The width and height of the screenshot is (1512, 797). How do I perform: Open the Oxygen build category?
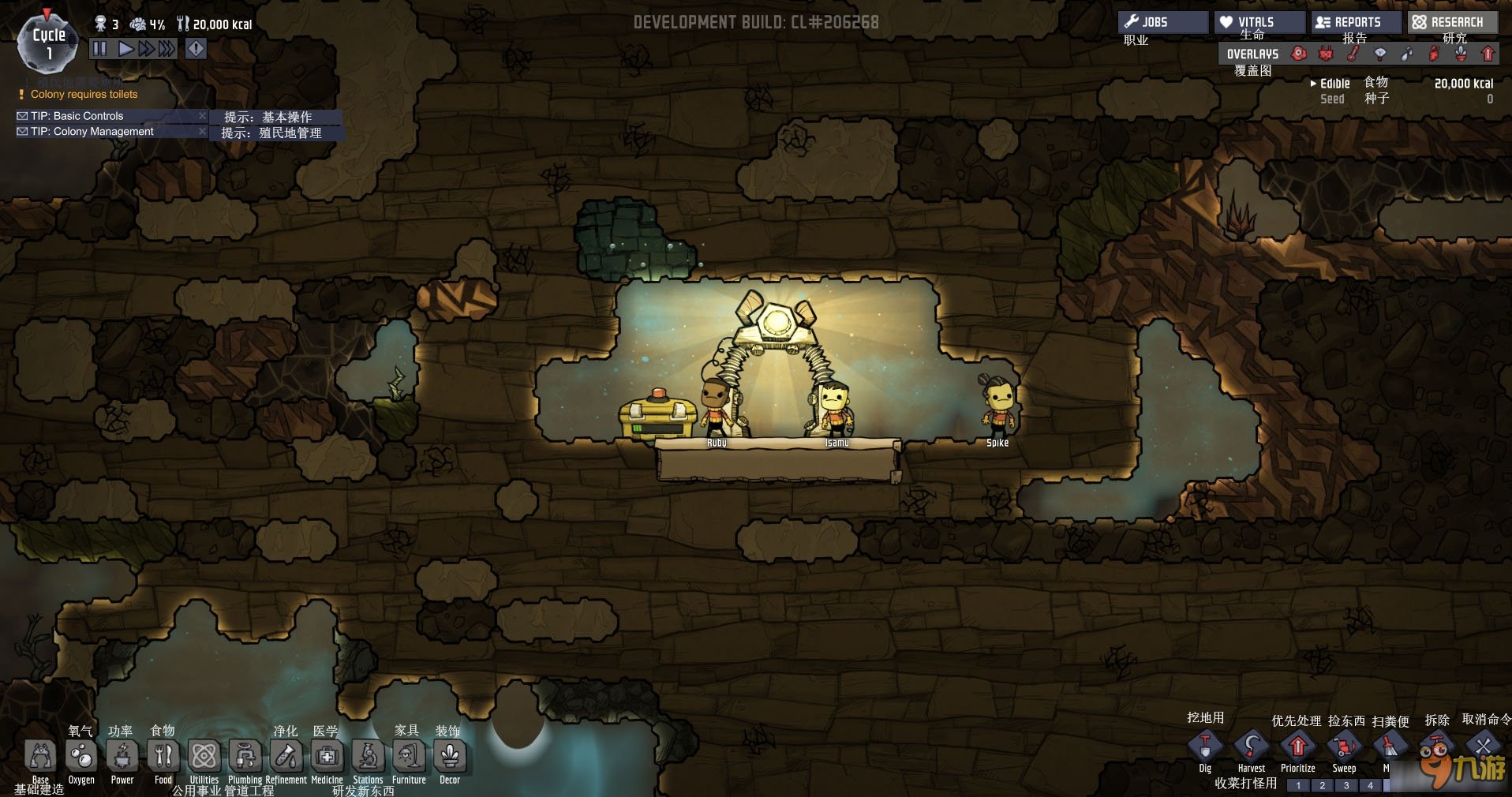tap(81, 757)
